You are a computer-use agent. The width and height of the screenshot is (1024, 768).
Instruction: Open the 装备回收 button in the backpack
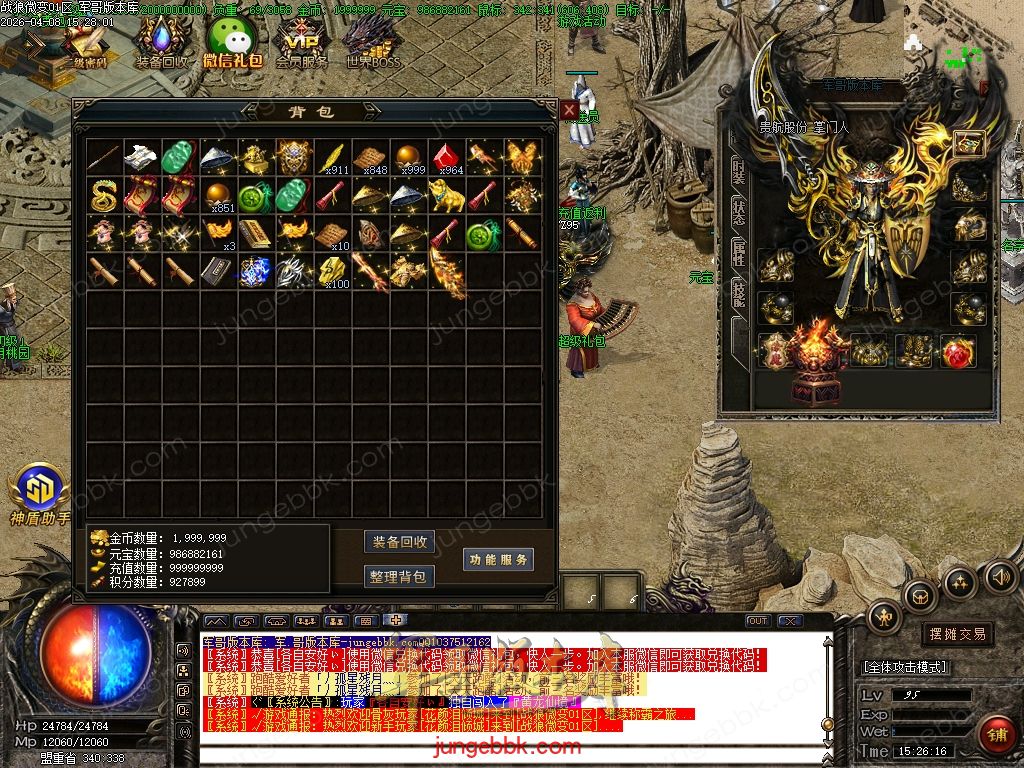(399, 542)
